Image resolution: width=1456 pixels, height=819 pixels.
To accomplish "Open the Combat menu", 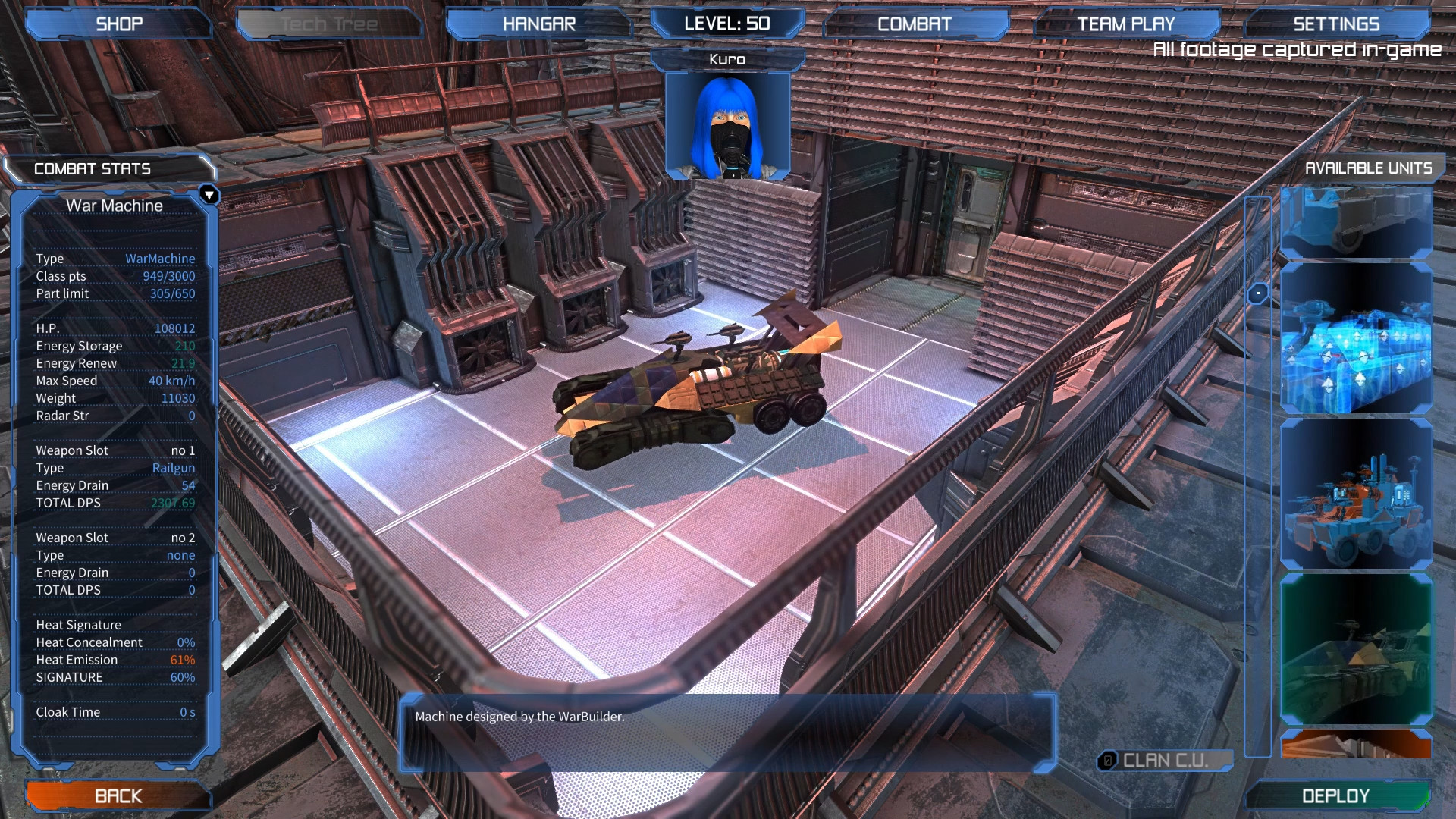I will pyautogui.click(x=914, y=23).
